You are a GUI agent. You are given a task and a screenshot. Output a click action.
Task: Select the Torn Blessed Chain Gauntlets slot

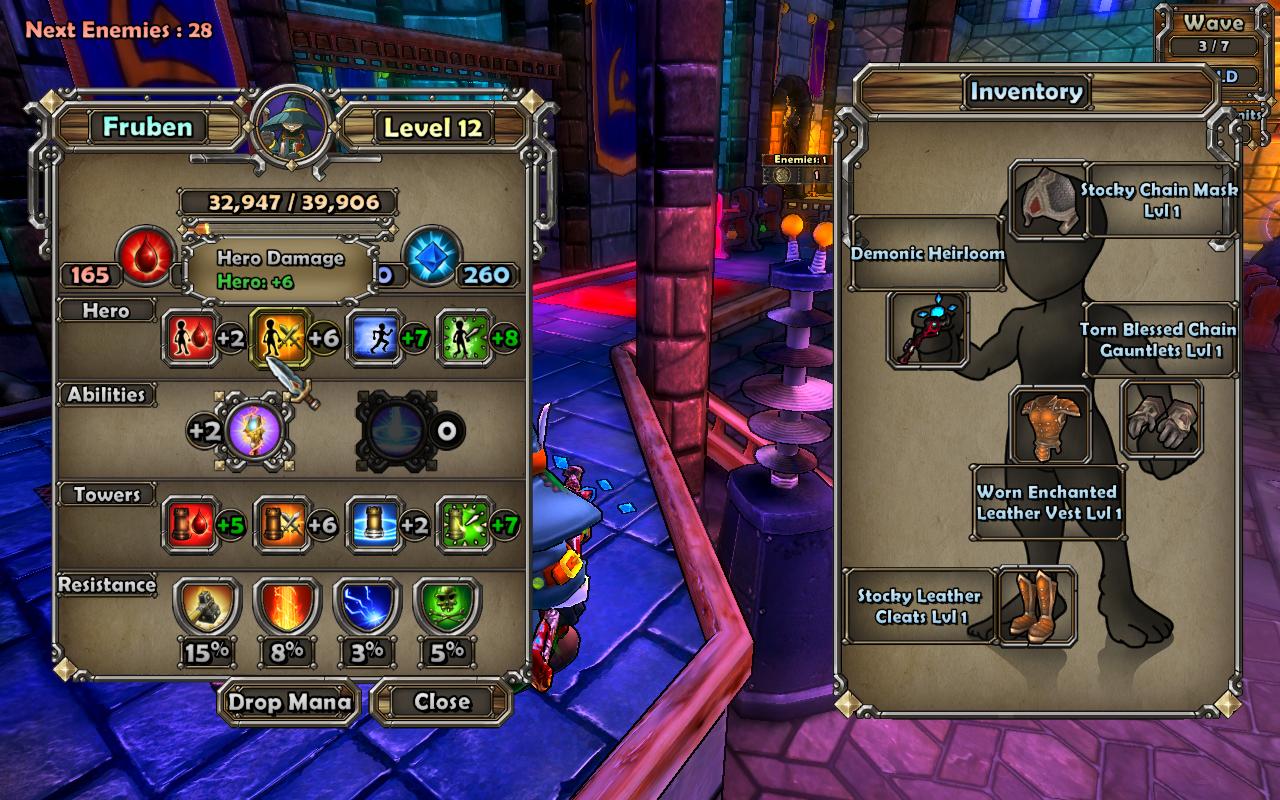[1161, 419]
